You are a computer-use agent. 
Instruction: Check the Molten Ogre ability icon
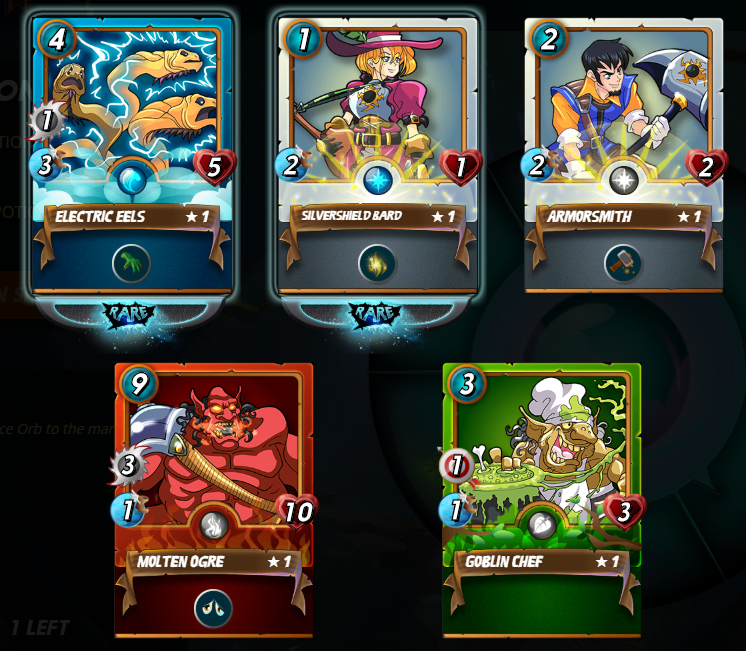coord(214,608)
